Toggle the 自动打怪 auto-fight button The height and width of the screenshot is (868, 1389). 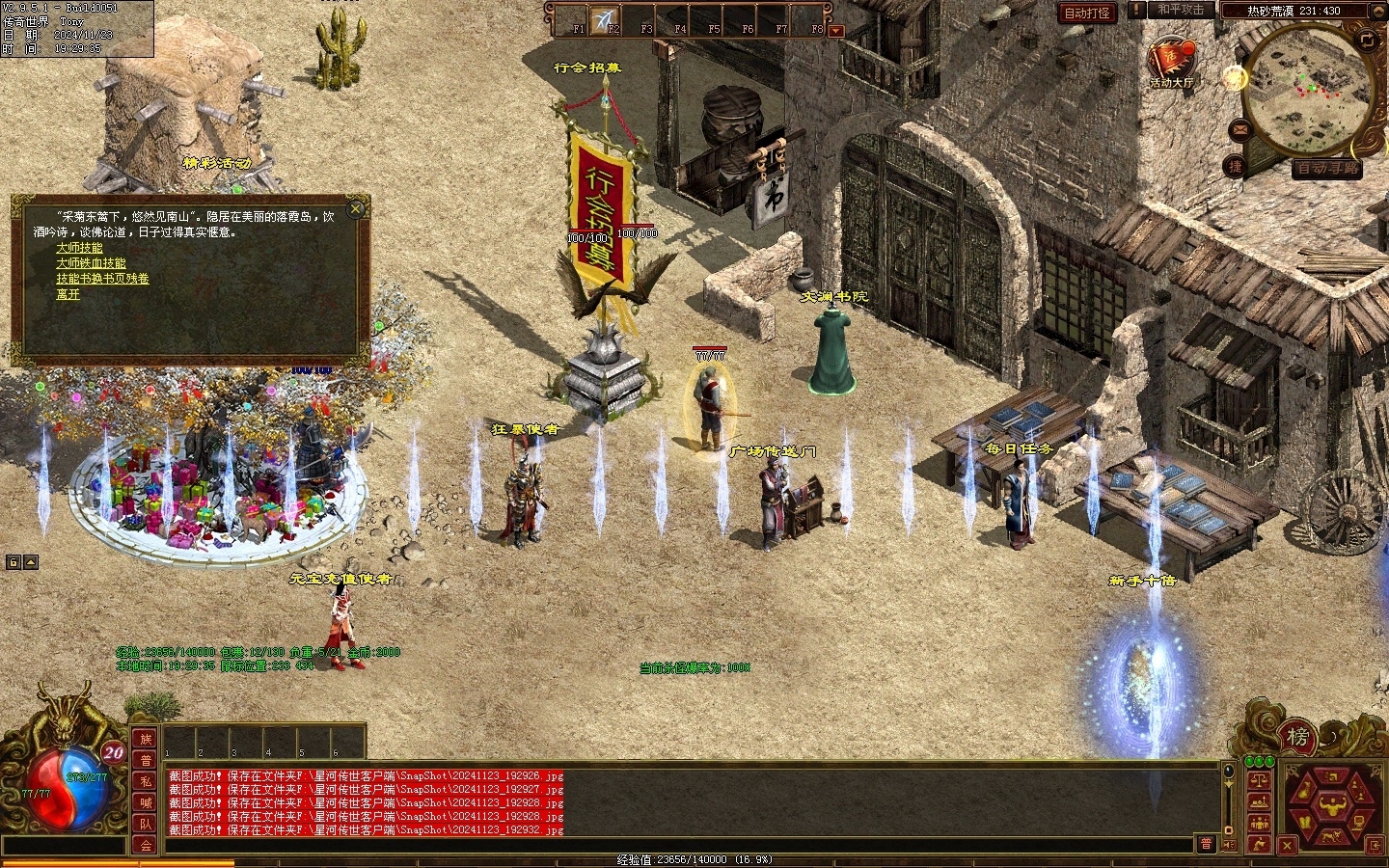coord(1086,13)
